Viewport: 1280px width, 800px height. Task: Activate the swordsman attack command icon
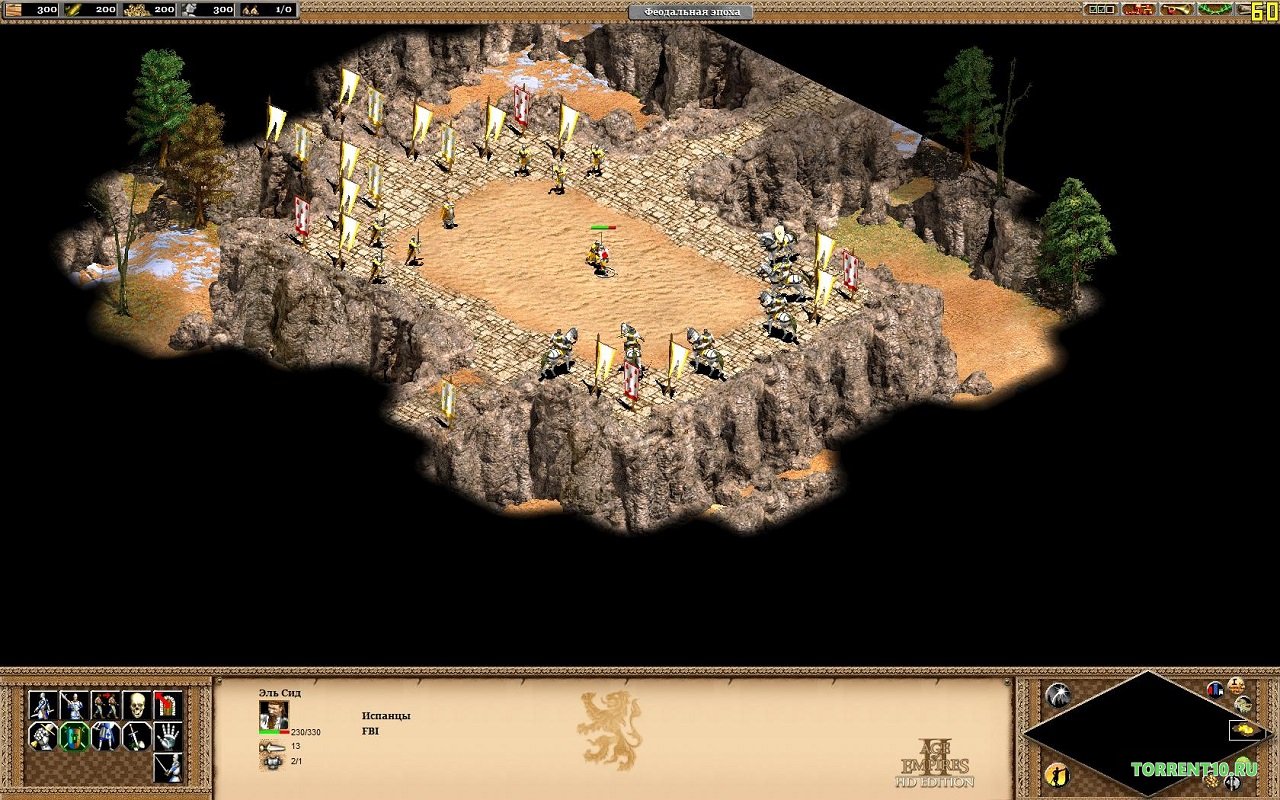tap(167, 767)
